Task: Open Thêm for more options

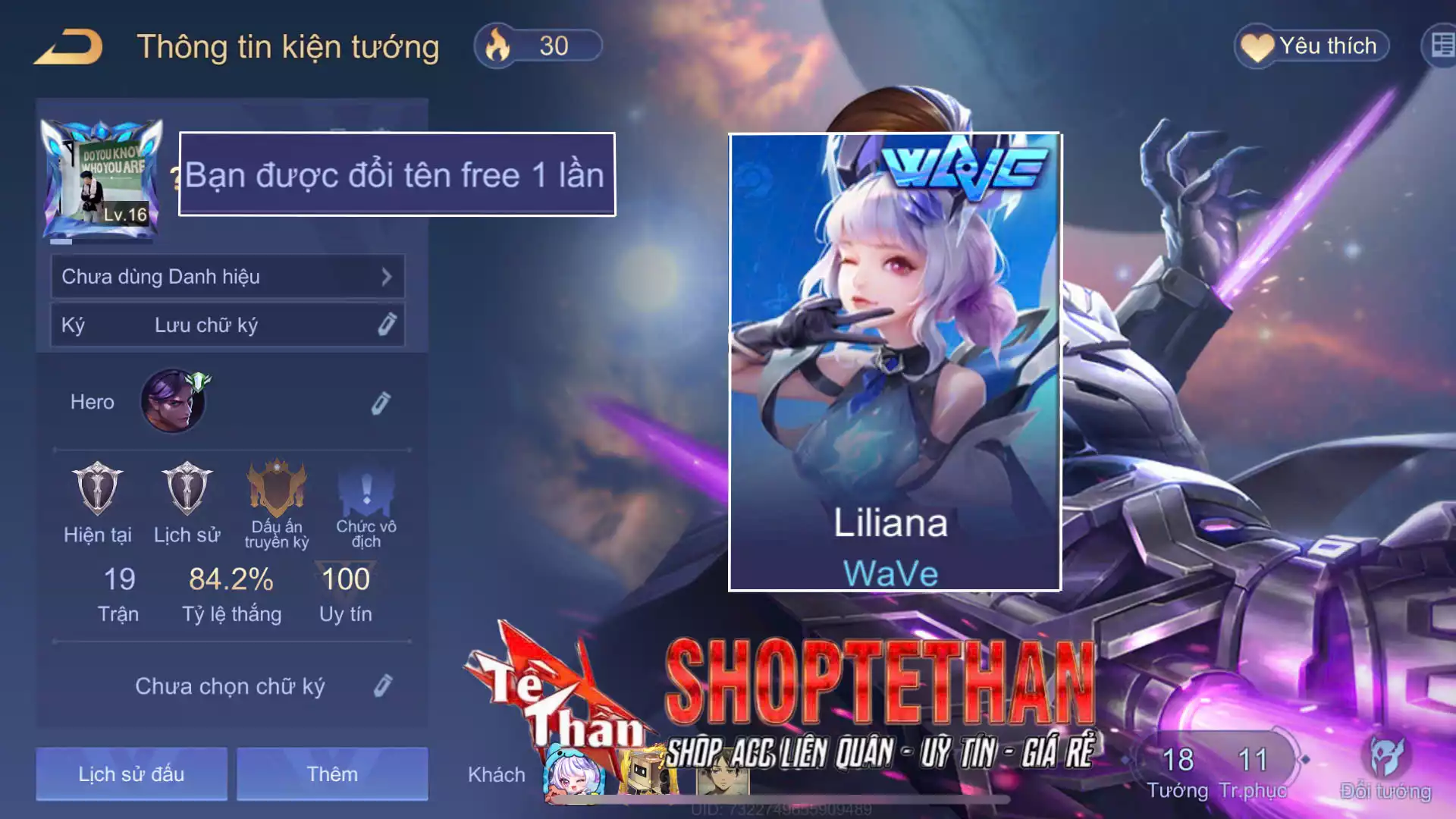Action: tap(332, 773)
